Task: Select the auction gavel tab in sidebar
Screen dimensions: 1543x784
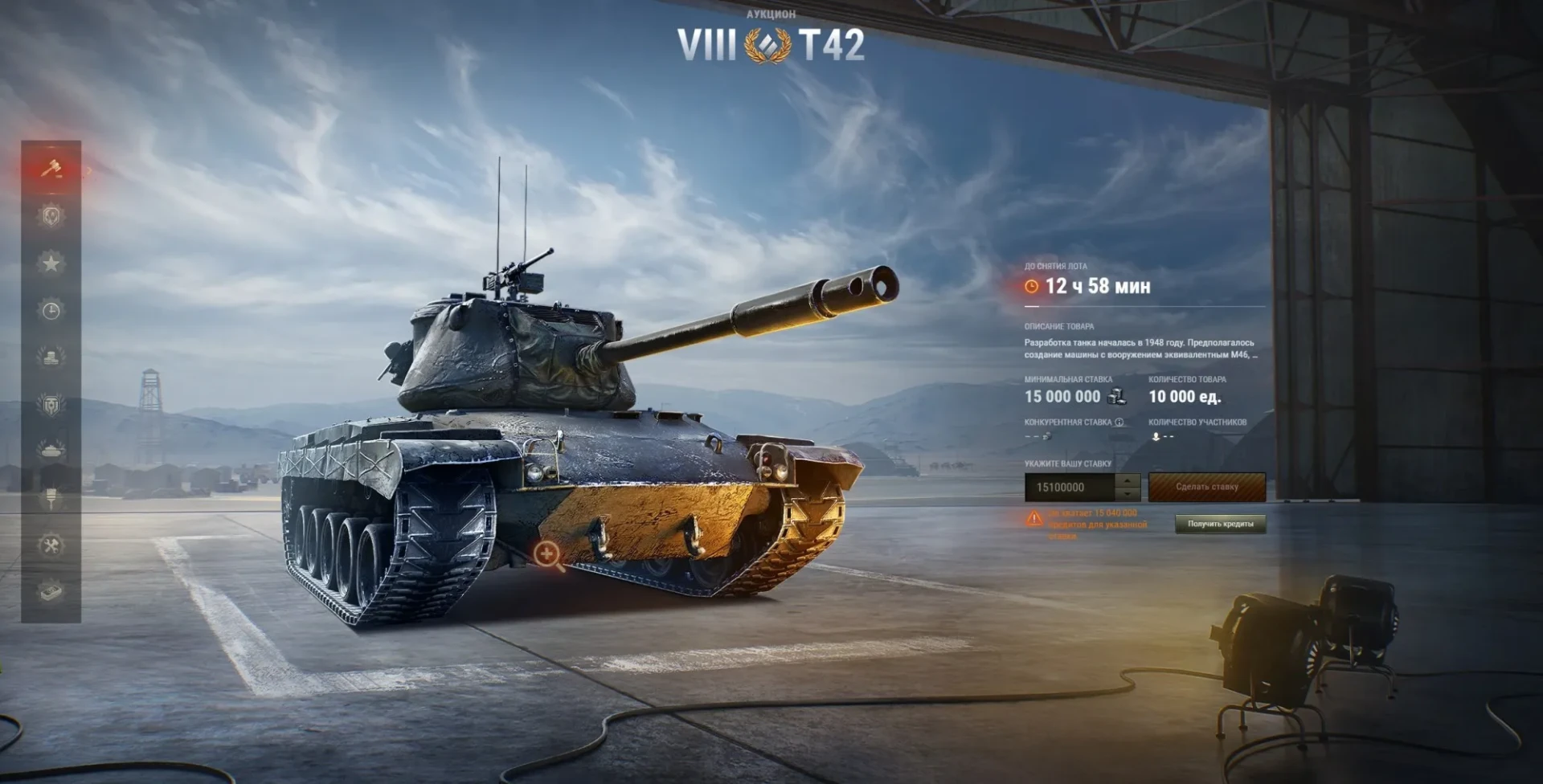Action: click(51, 169)
